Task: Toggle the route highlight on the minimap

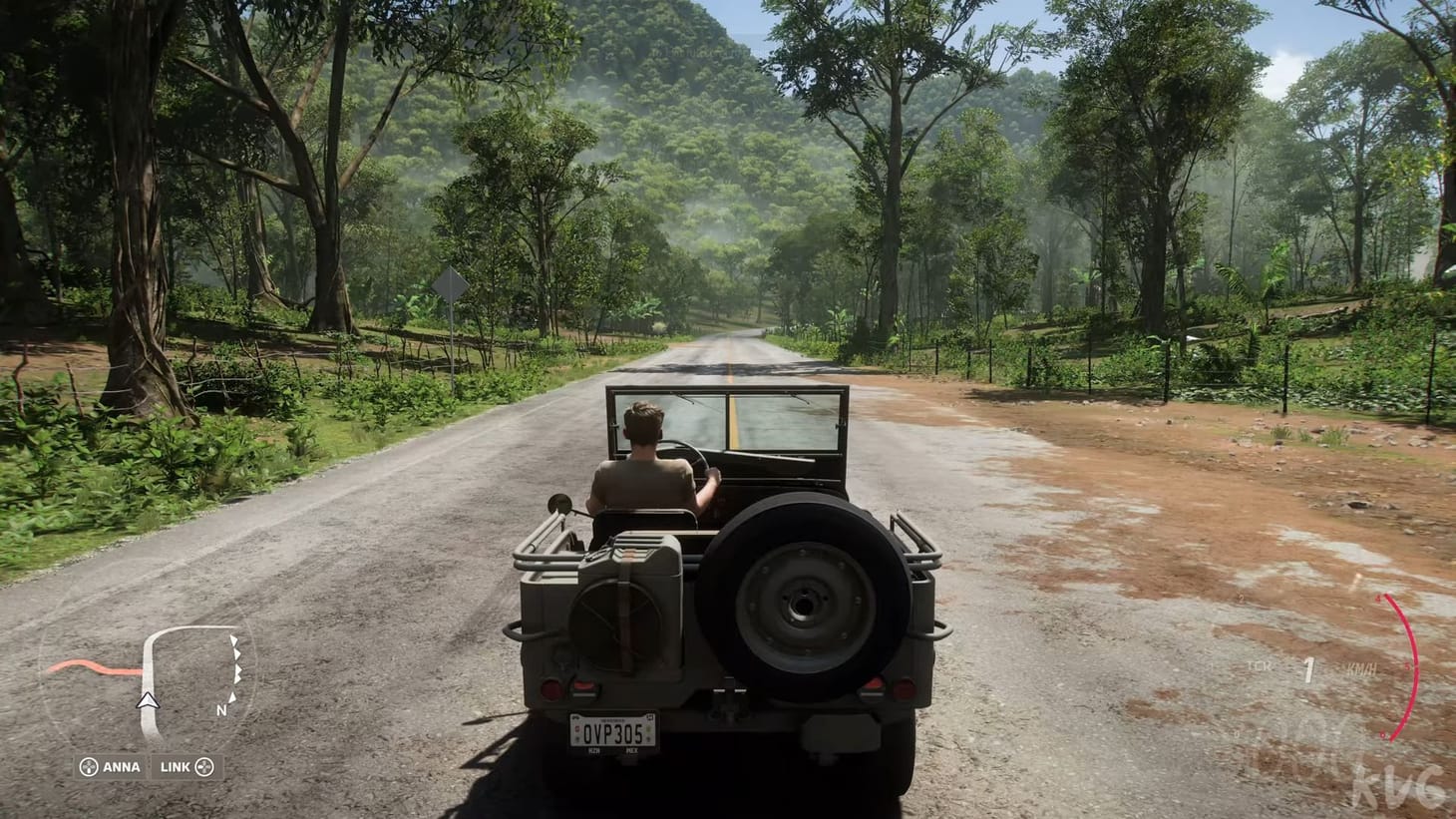Action: point(96,667)
